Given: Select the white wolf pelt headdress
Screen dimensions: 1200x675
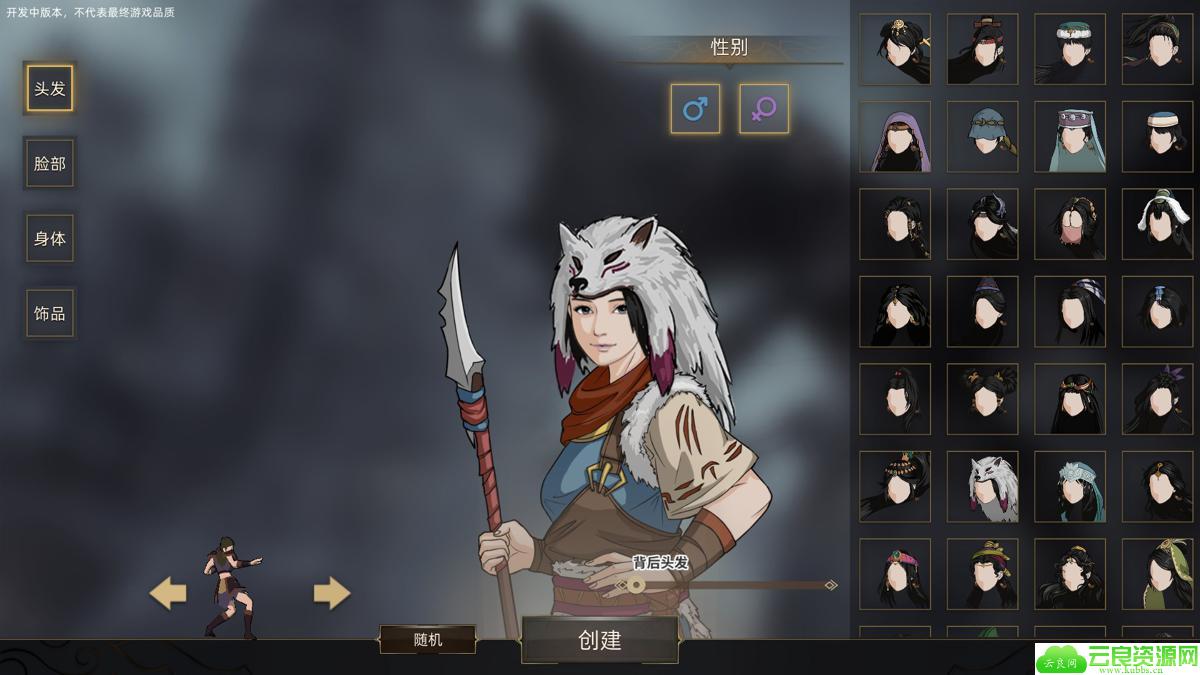Looking at the screenshot, I should click(982, 486).
